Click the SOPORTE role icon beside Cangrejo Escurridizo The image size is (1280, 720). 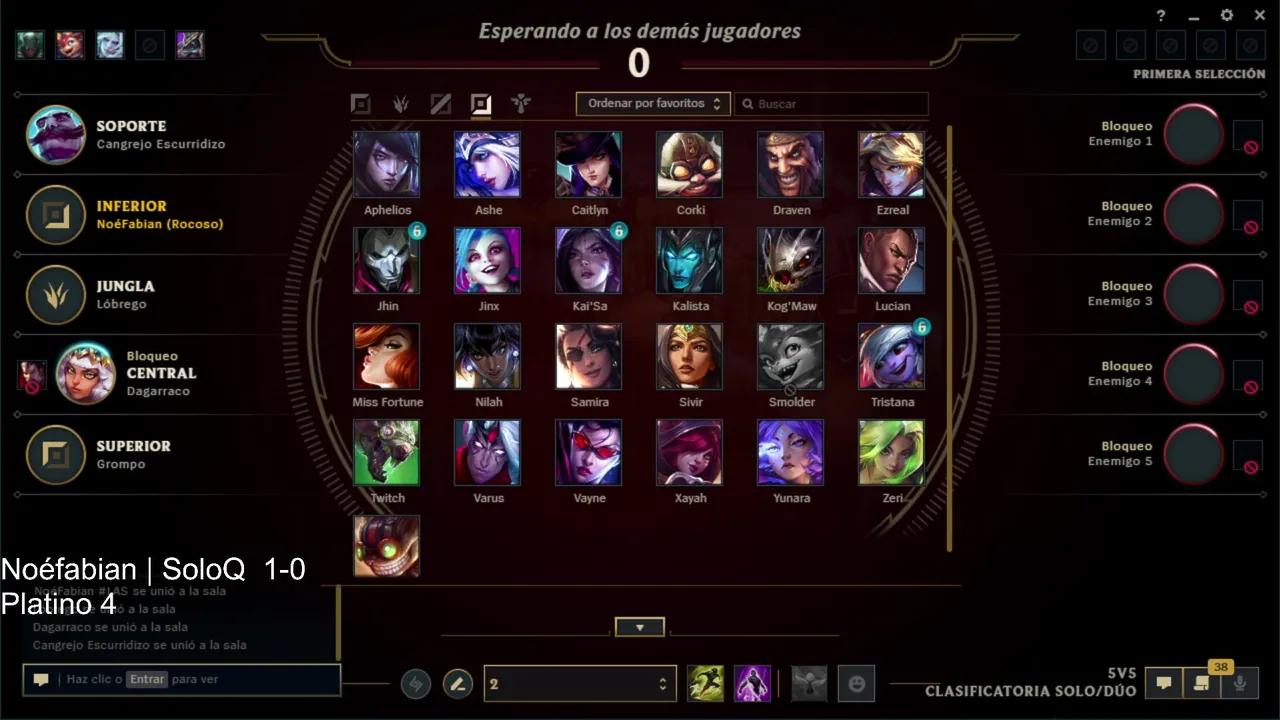pos(55,135)
